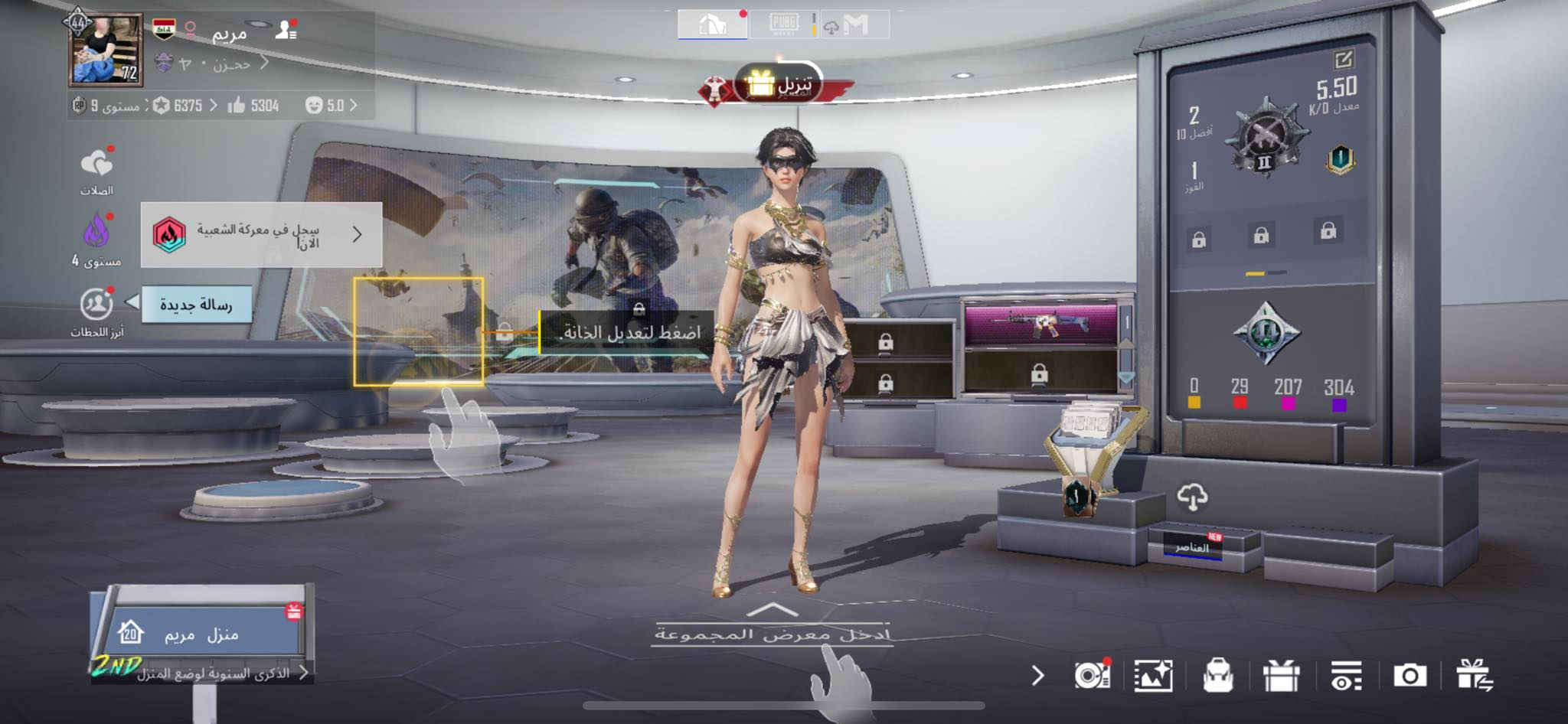Screen dimensions: 1568x724
Task: Select the yellow-highlighted slot to edit
Action: (418, 331)
